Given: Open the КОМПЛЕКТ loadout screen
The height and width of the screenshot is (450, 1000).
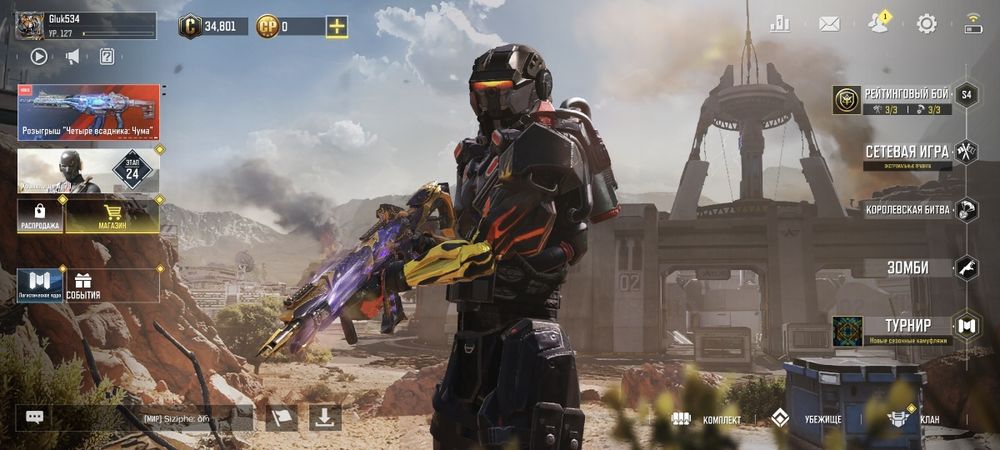Looking at the screenshot, I should coord(706,419).
